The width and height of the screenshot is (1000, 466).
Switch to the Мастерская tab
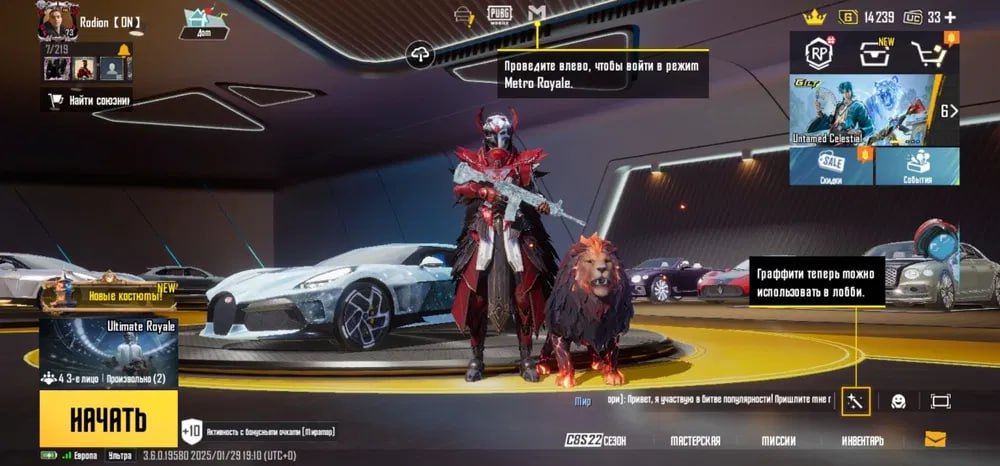coord(695,441)
